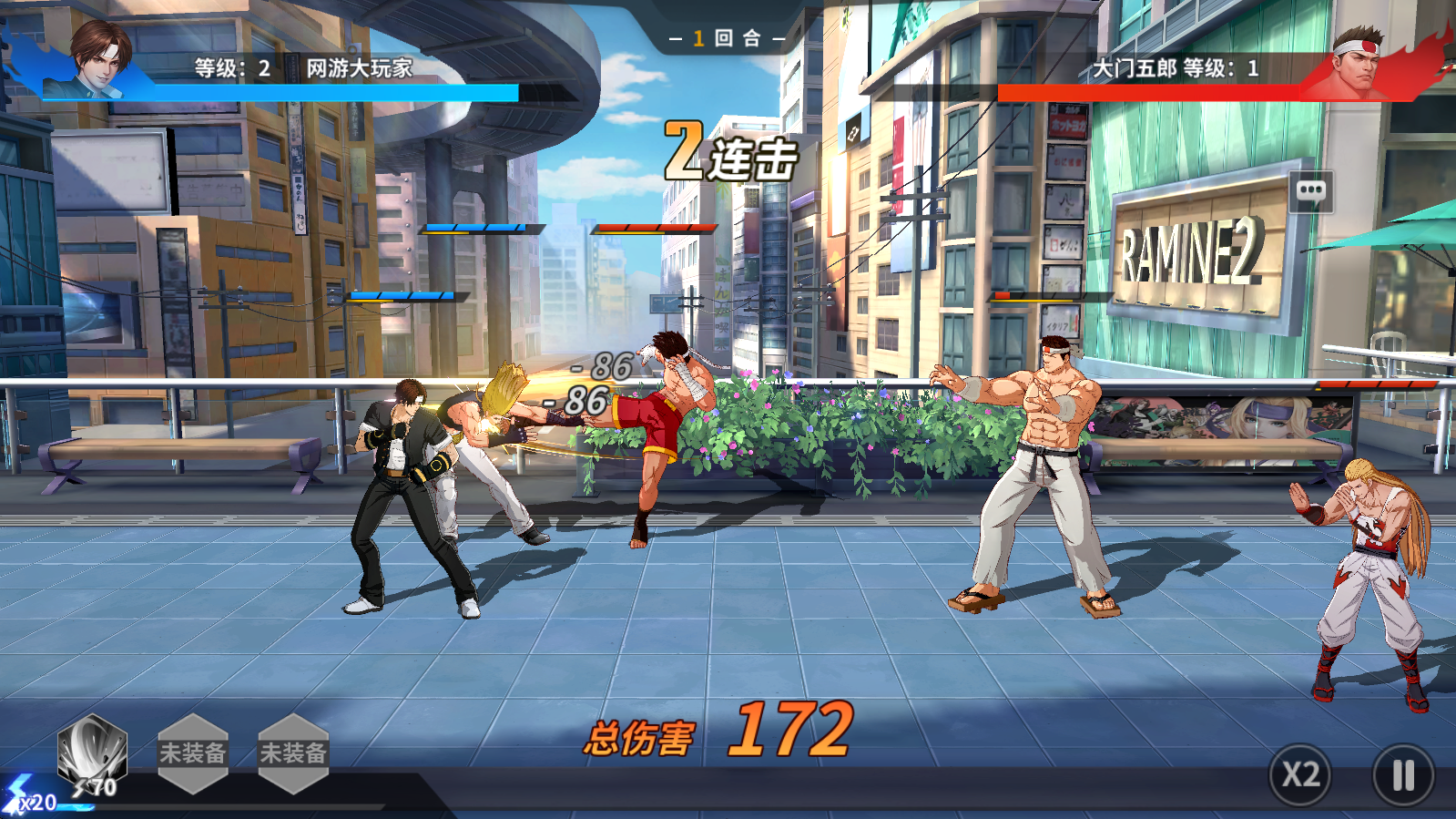This screenshot has width=1456, height=819.
Task: Pause the battle
Action: (1403, 775)
